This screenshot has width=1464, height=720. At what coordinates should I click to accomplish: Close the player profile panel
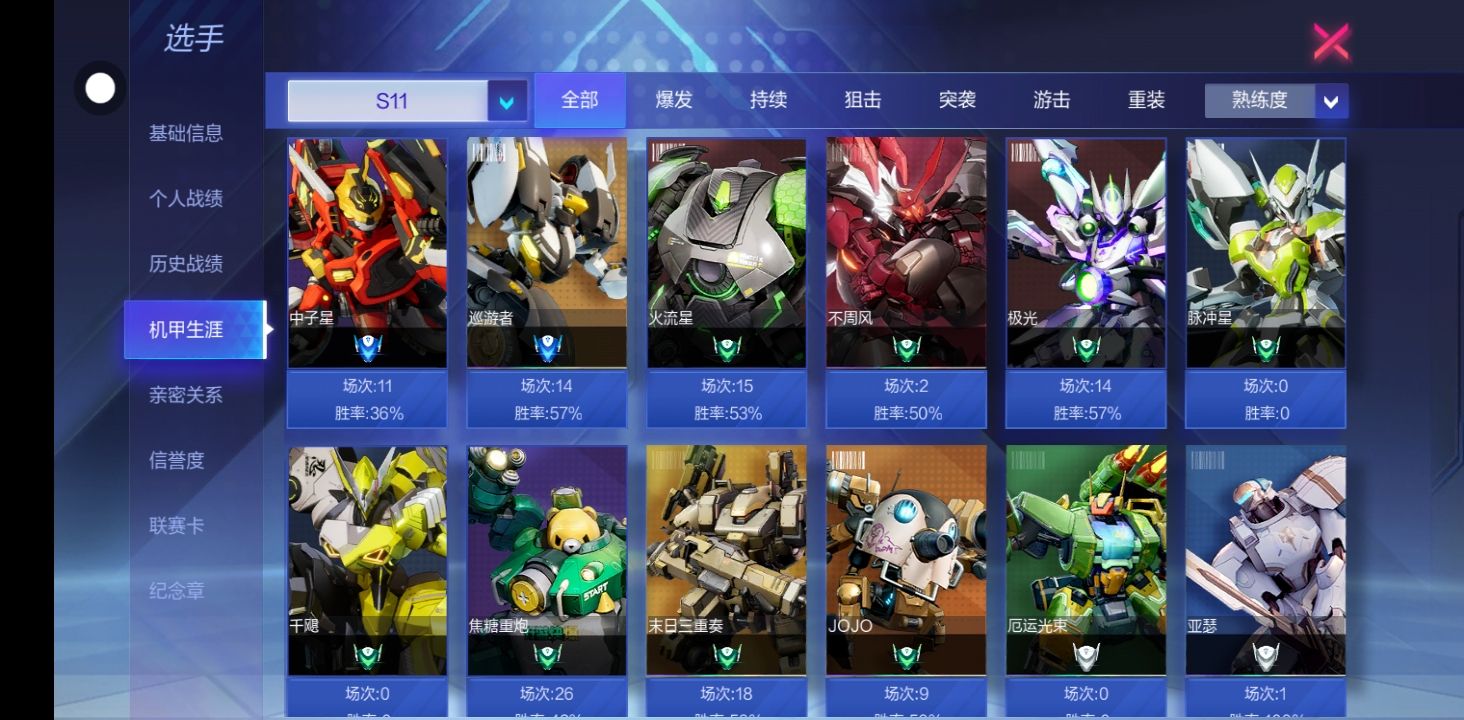(1331, 42)
